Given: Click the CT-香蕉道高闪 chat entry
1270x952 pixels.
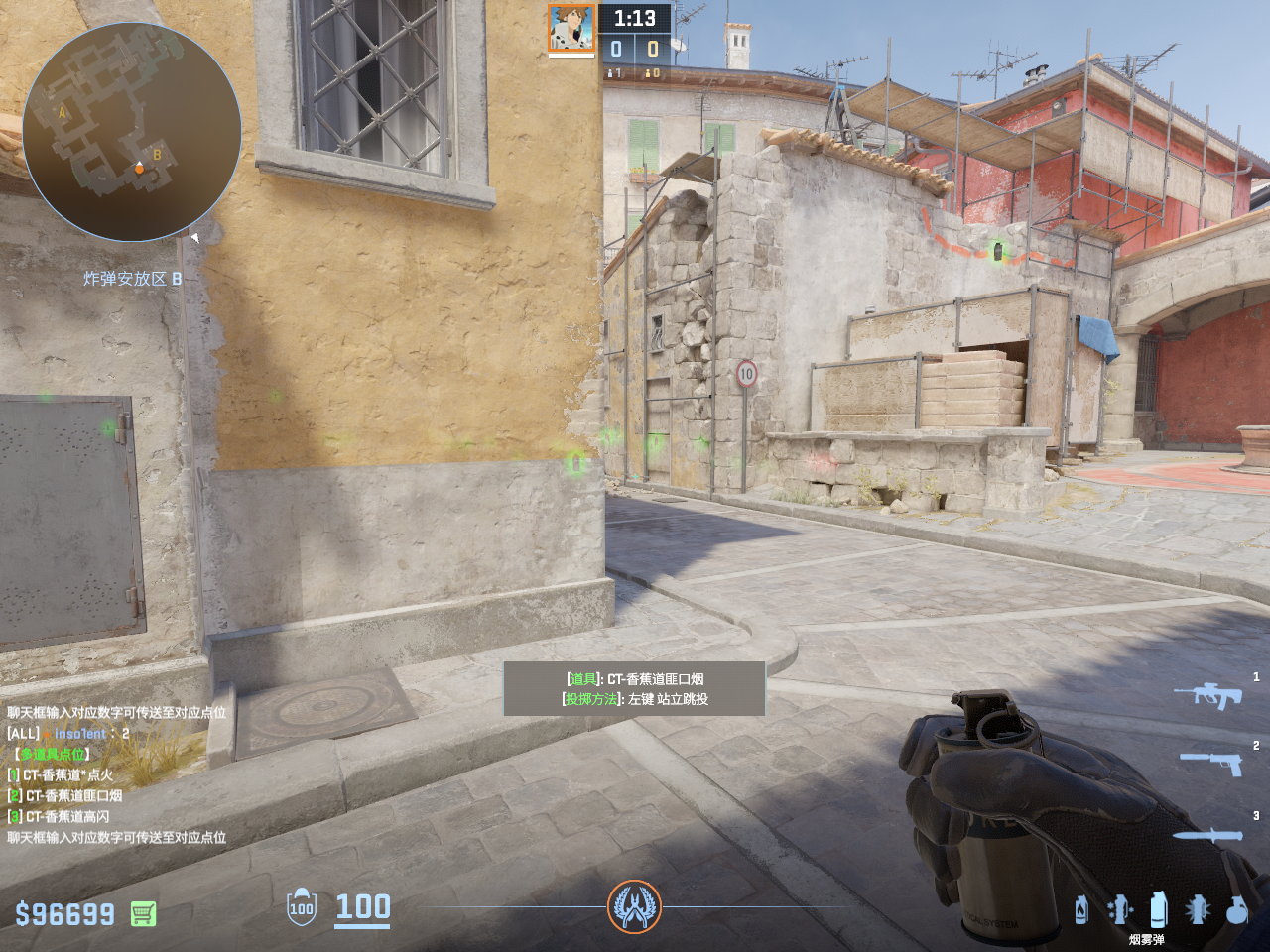Looking at the screenshot, I should click(x=67, y=816).
